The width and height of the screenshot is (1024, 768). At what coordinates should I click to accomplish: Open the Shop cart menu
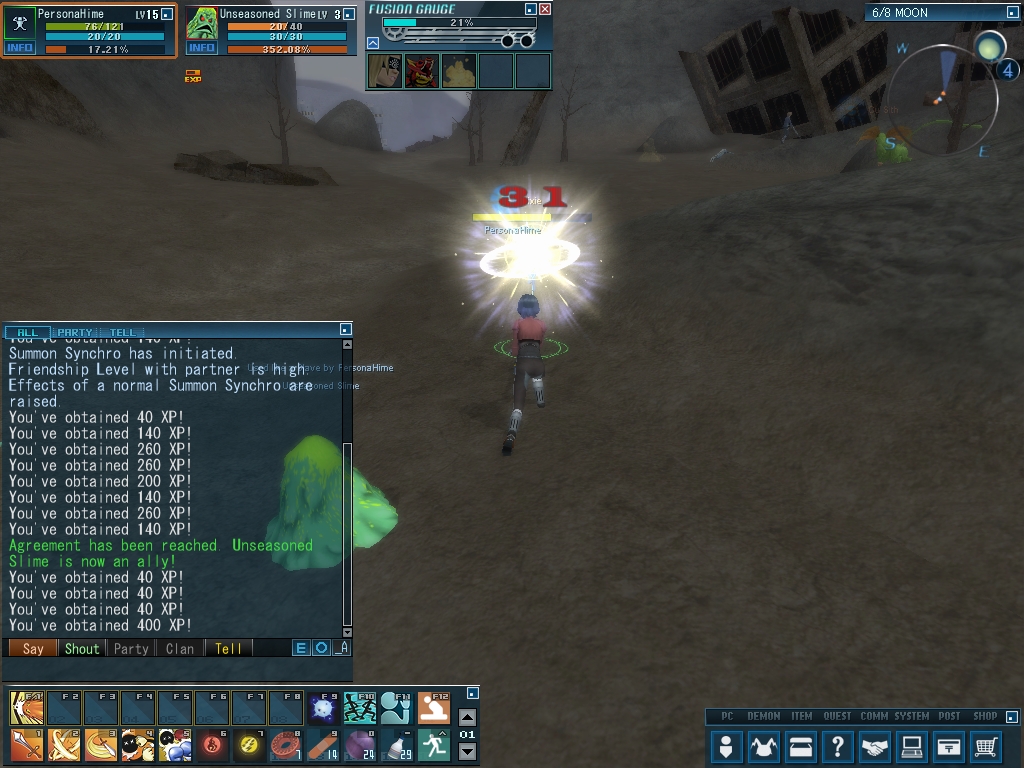(986, 746)
